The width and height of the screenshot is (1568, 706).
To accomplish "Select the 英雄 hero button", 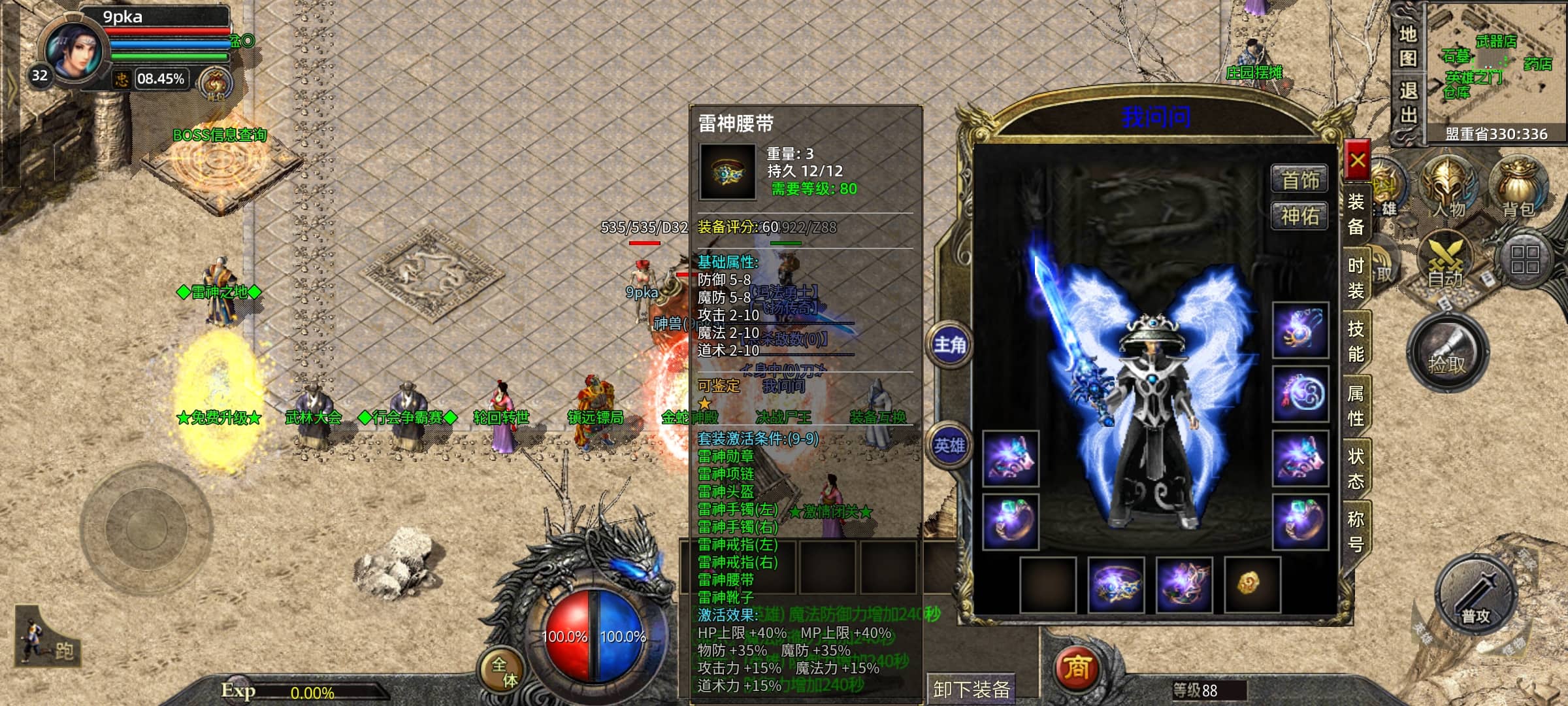I will tap(949, 446).
